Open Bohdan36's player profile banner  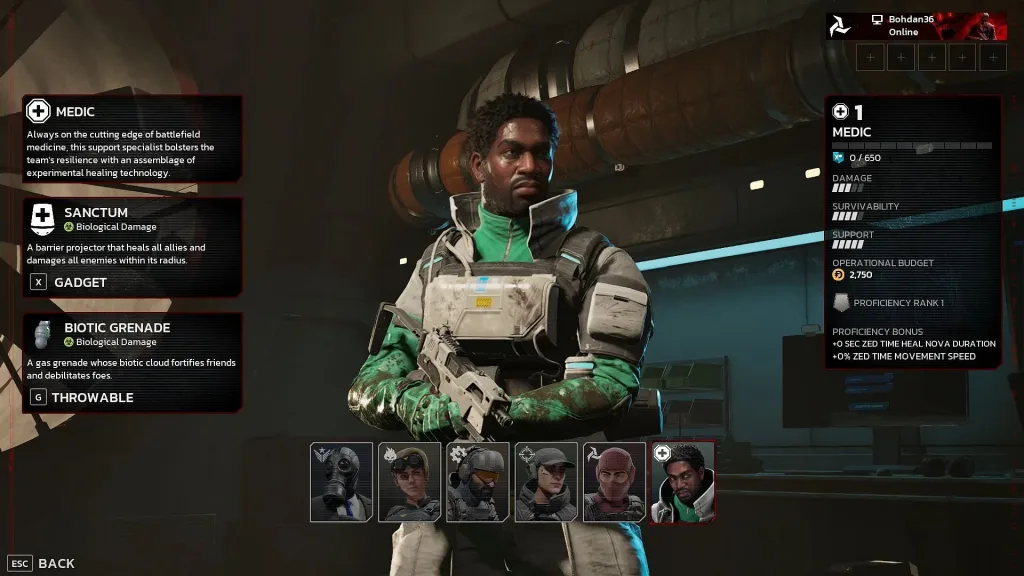(916, 26)
